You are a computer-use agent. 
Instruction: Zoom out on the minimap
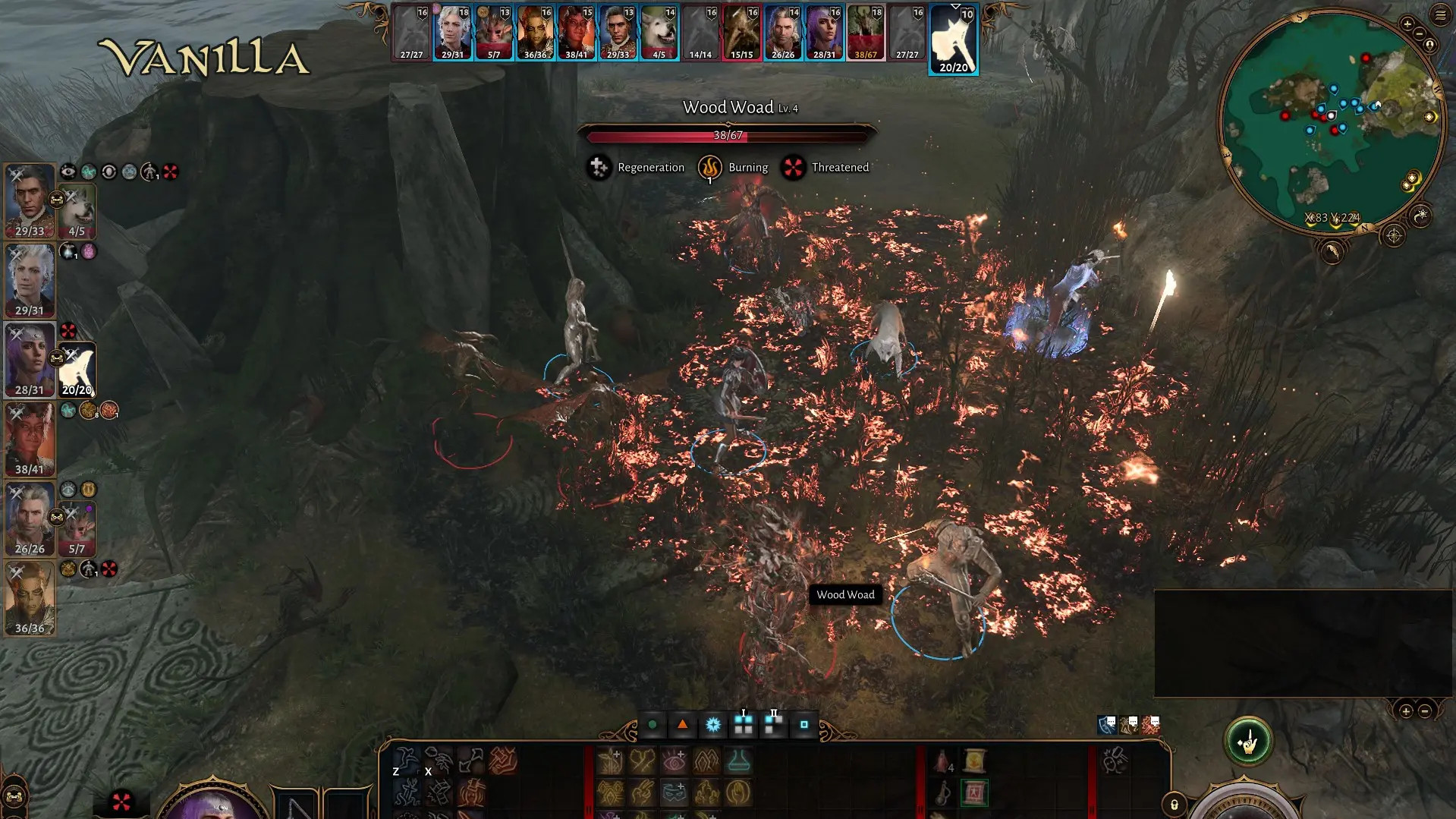click(1420, 34)
